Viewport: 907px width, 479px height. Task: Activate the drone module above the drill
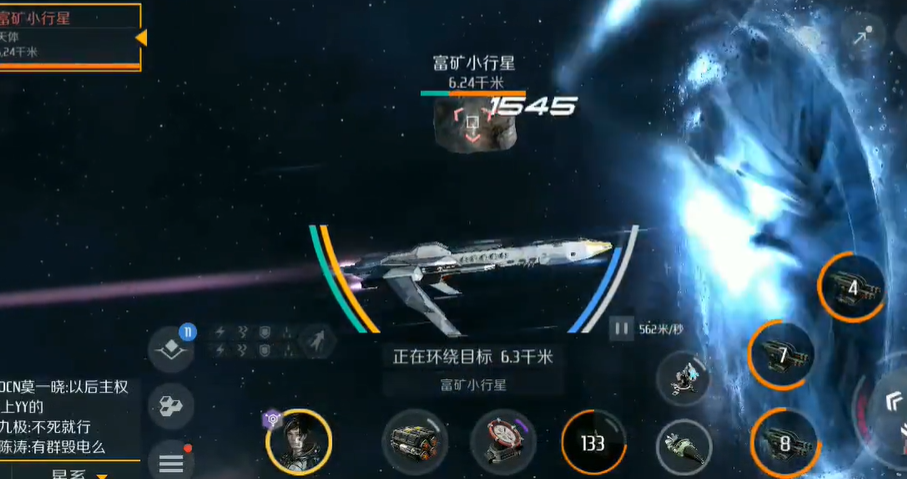[684, 378]
